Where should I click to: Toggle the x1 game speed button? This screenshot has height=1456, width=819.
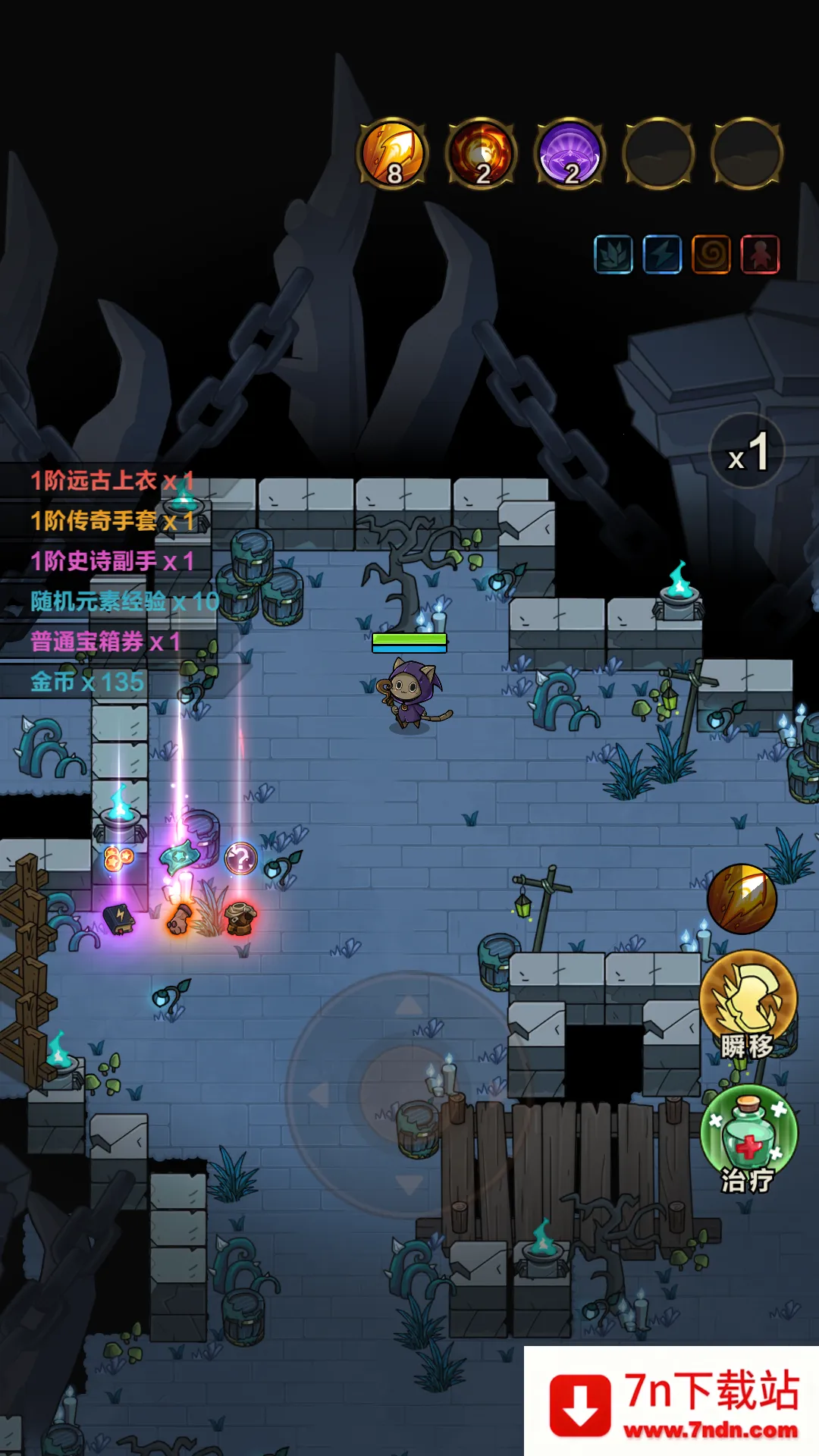[x=748, y=451]
